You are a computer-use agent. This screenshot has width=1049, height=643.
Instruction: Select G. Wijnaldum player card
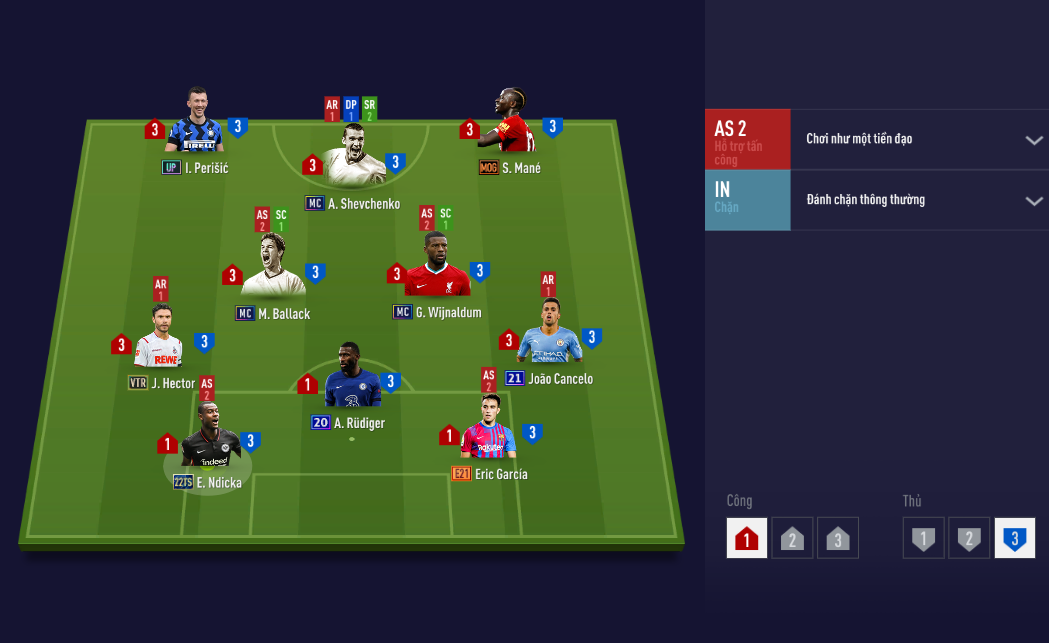[x=437, y=267]
